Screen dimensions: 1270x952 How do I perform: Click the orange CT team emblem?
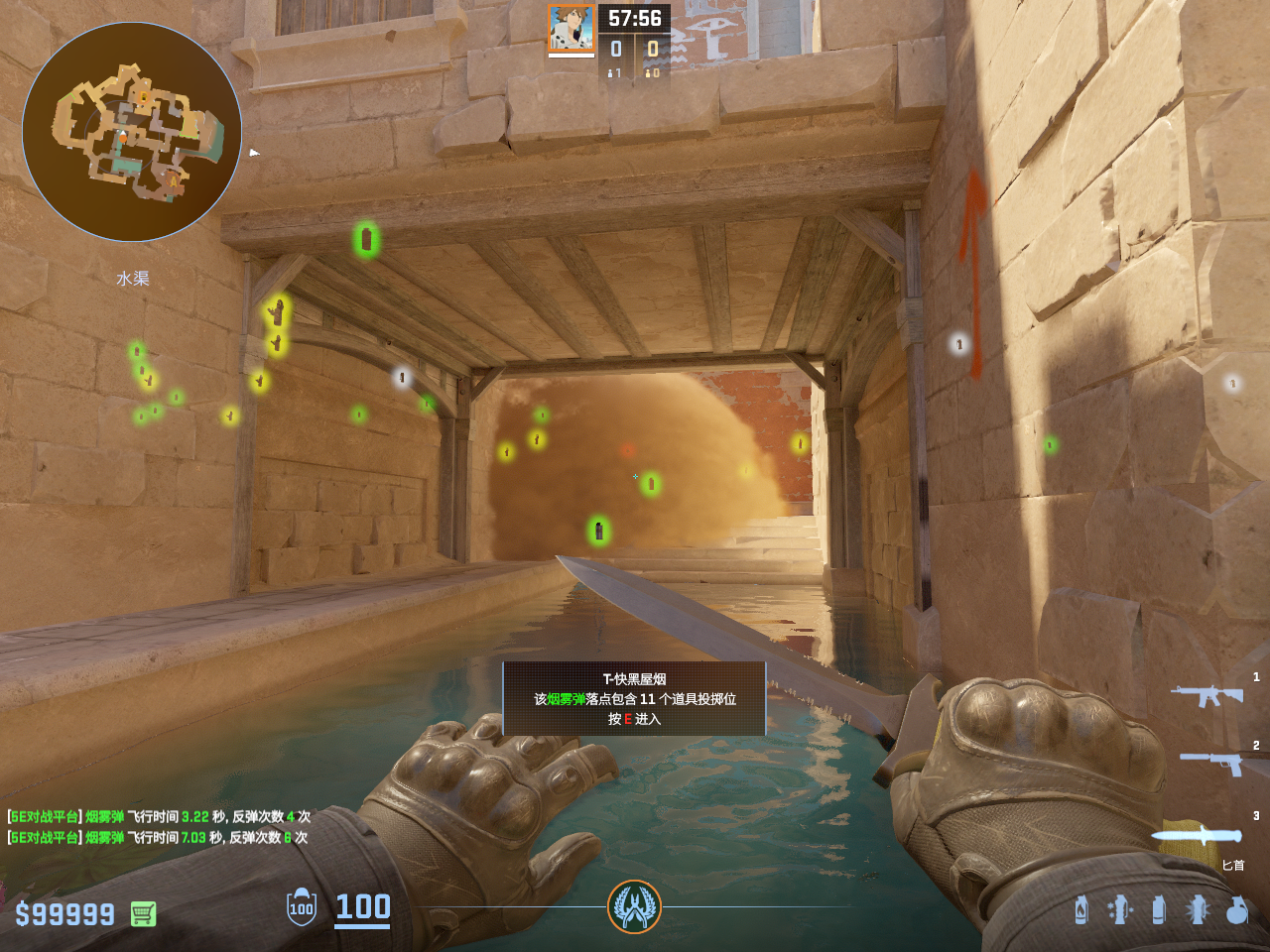[634, 906]
